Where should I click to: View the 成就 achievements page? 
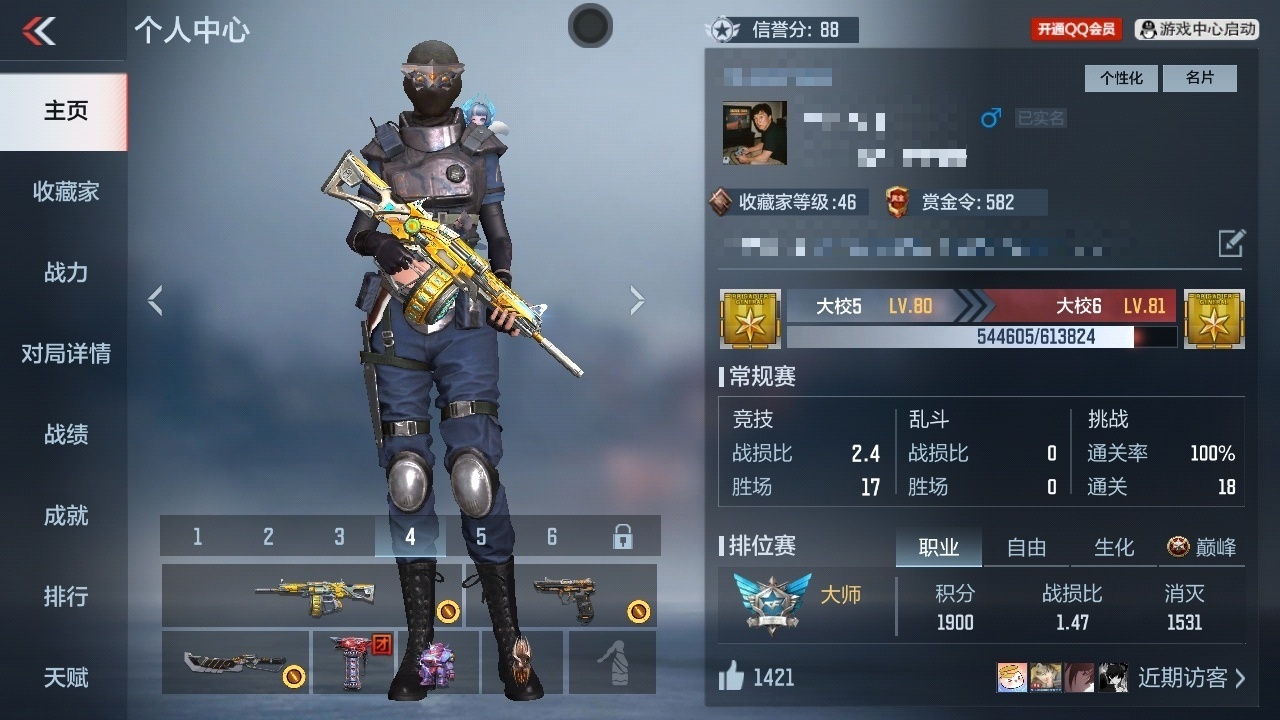(x=65, y=515)
